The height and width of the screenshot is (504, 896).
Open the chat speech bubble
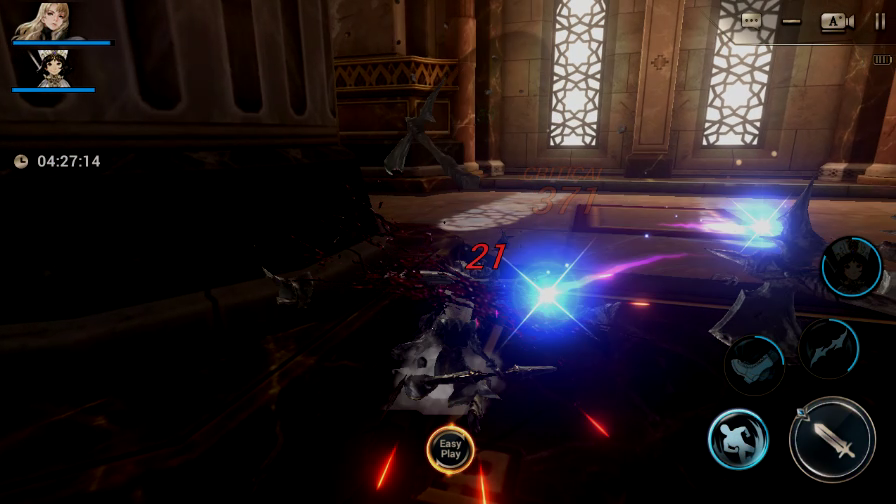pos(752,20)
